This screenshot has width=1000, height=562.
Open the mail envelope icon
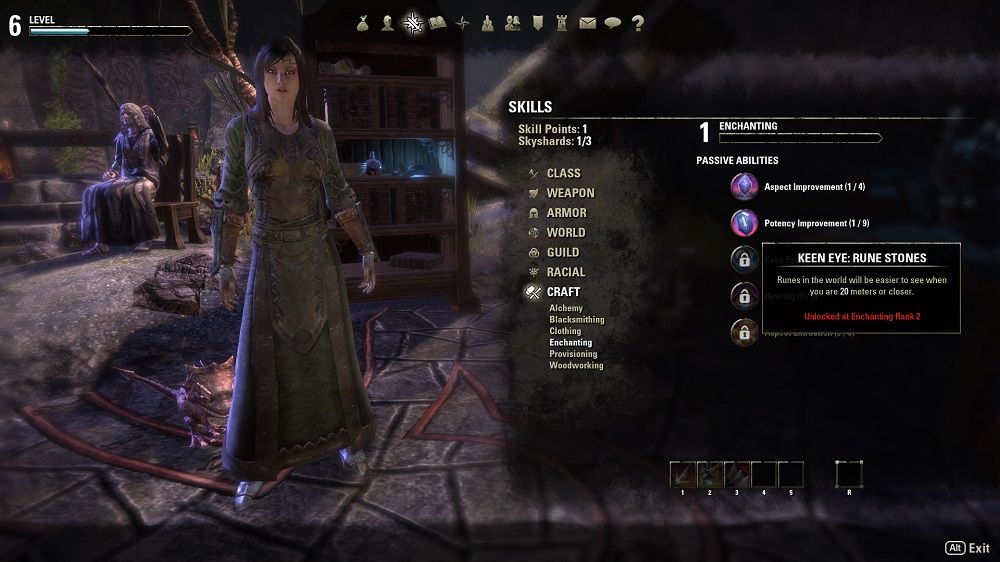[587, 23]
